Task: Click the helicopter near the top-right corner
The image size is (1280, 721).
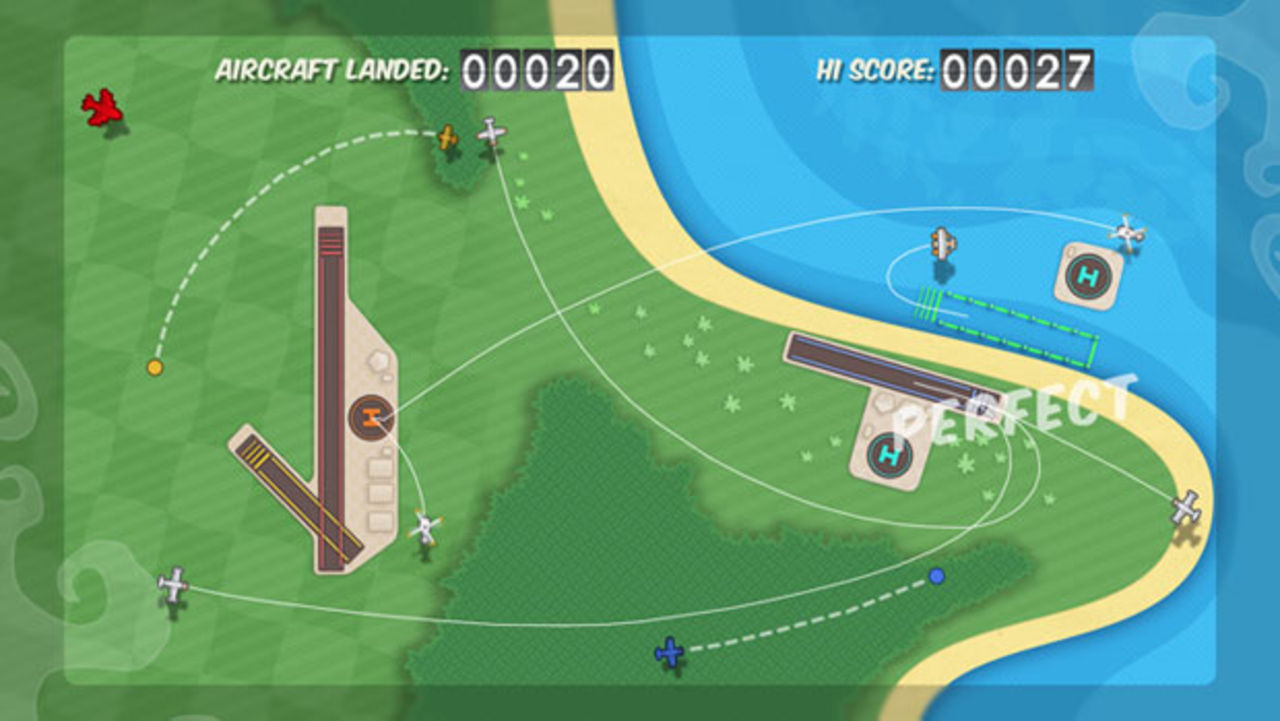Action: tap(1130, 232)
